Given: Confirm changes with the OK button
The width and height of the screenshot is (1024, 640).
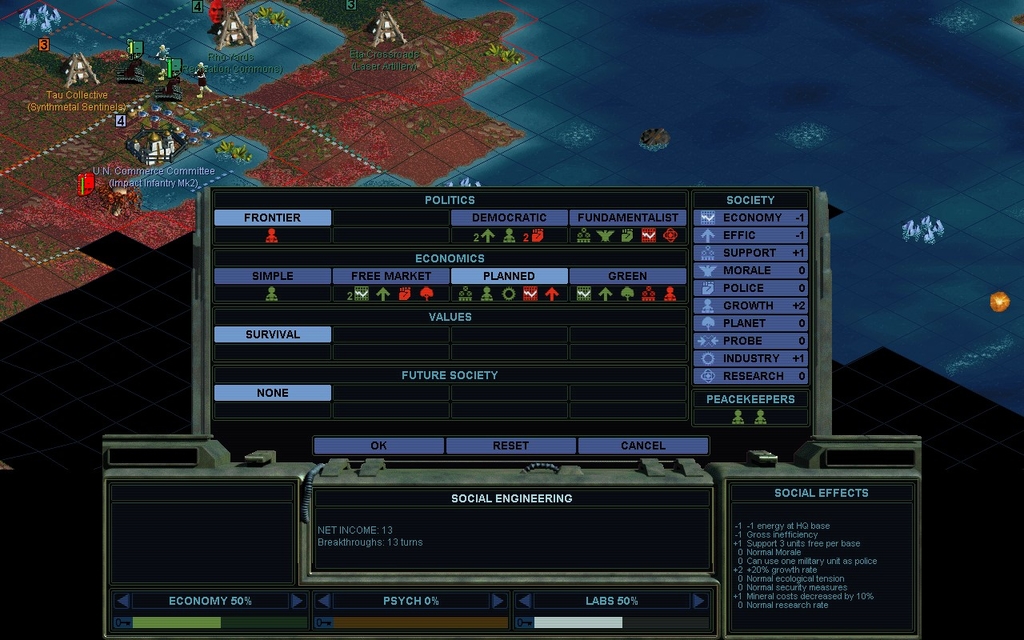Looking at the screenshot, I should pyautogui.click(x=378, y=446).
